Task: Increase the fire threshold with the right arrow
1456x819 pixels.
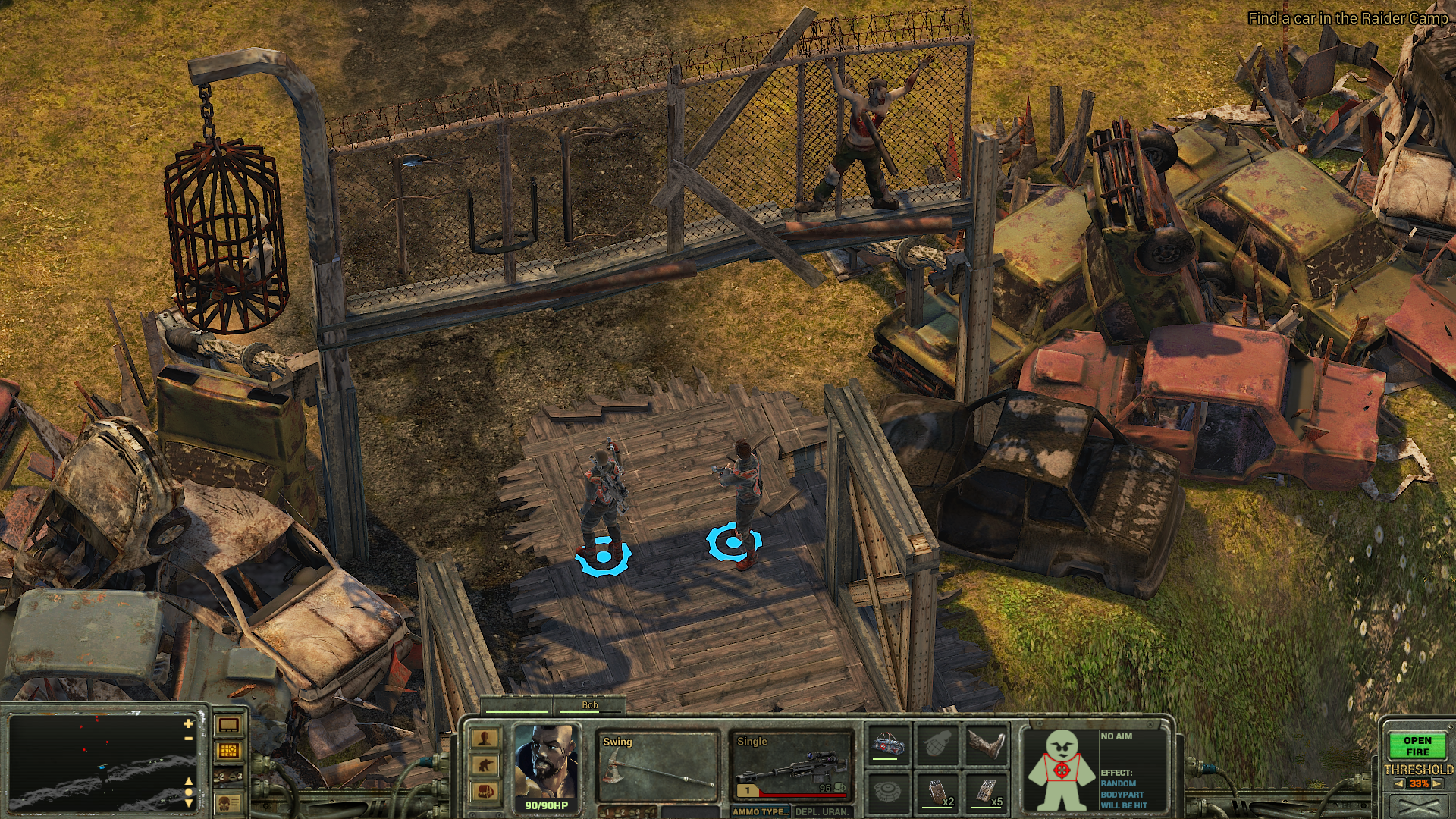Action: [x=1439, y=784]
